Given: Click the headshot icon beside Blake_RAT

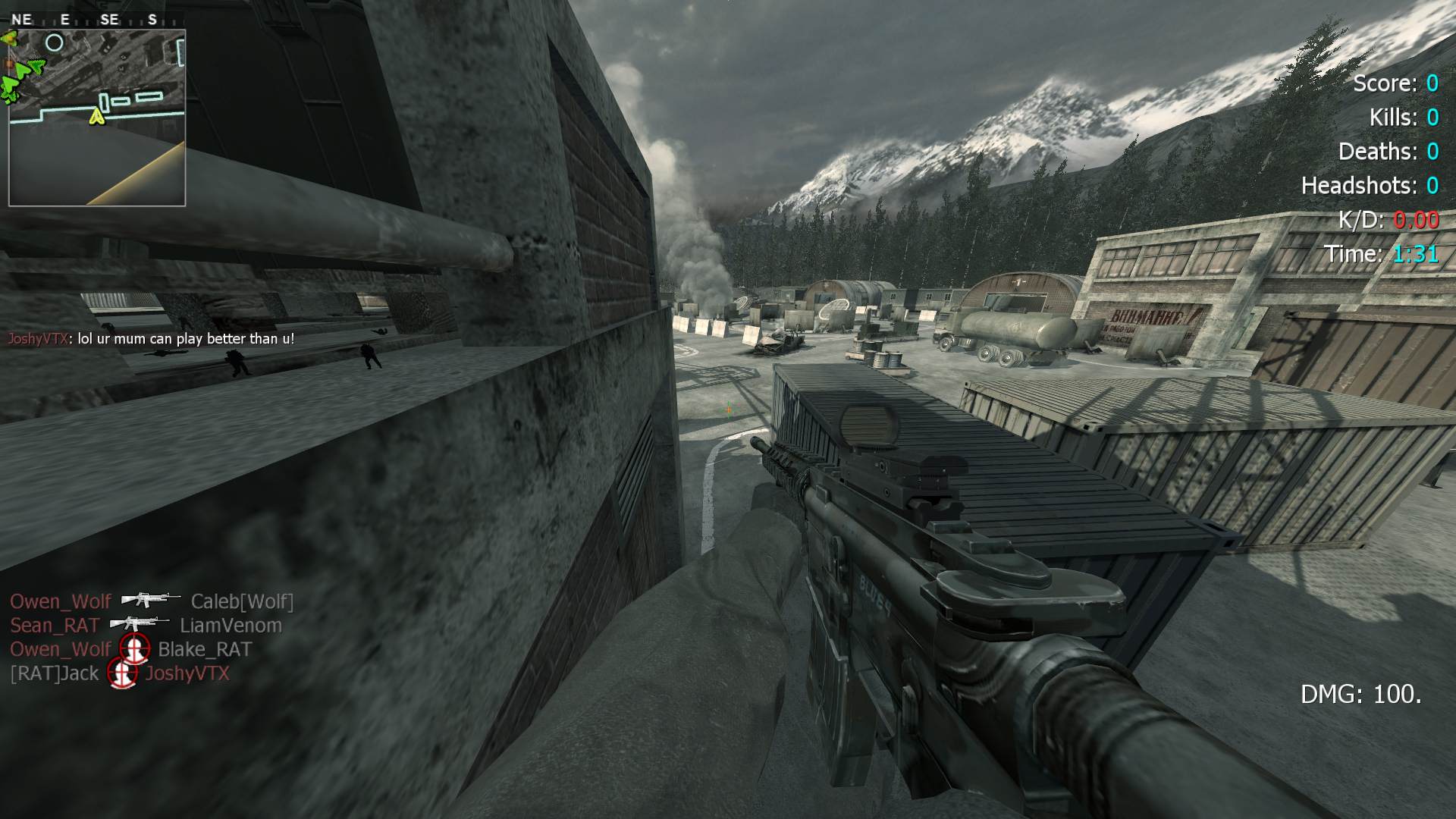Looking at the screenshot, I should click(x=134, y=649).
